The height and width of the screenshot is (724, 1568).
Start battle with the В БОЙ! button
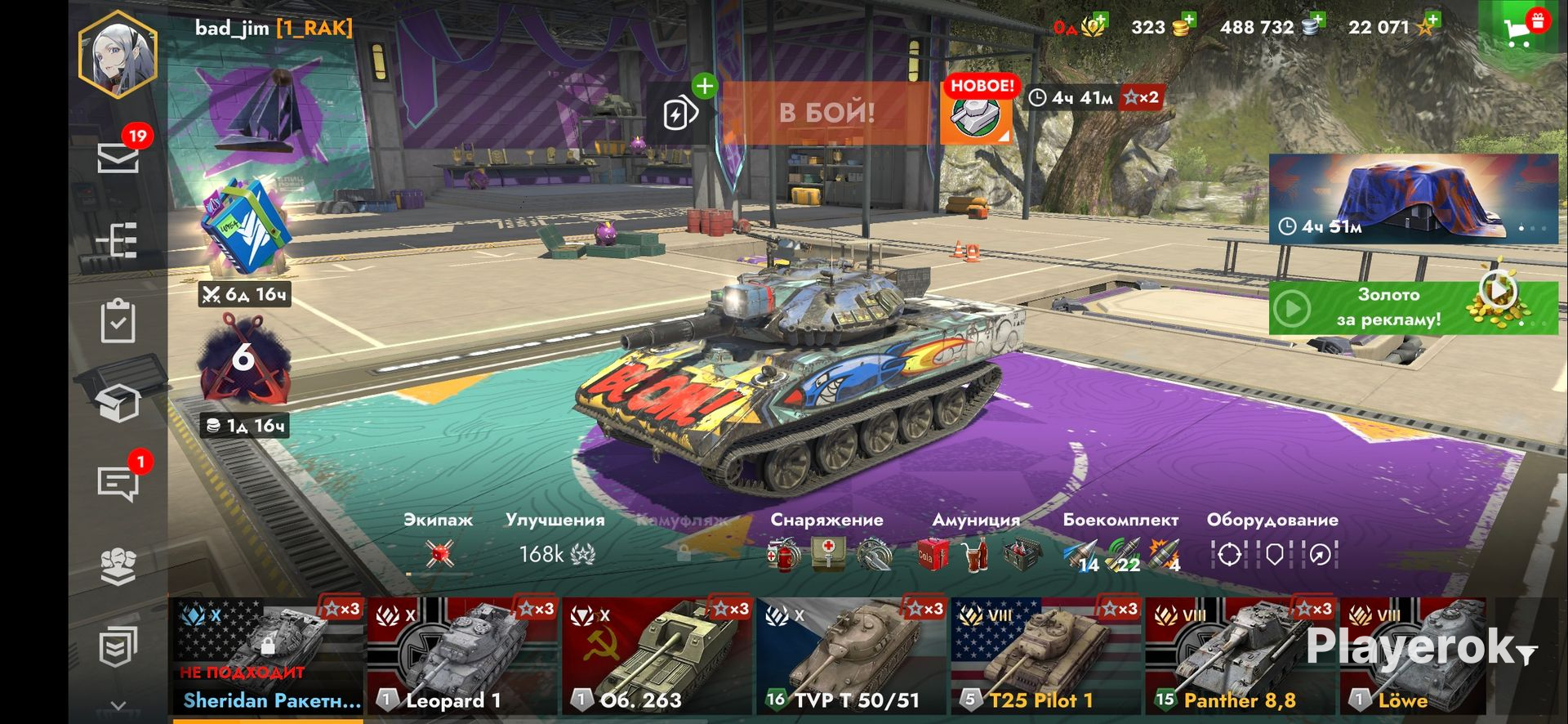click(x=826, y=113)
